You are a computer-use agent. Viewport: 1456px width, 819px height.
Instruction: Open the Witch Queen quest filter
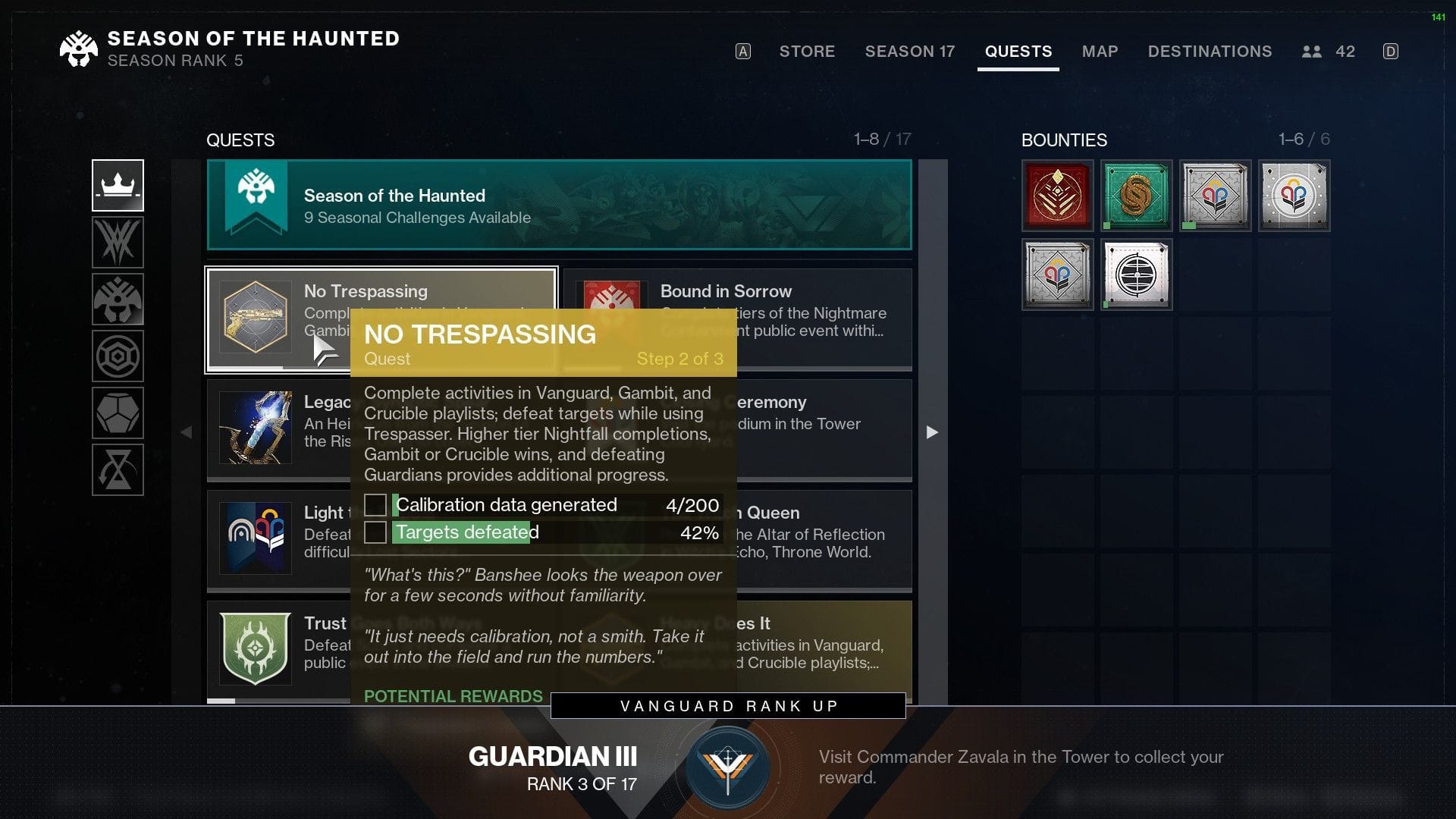[x=118, y=241]
